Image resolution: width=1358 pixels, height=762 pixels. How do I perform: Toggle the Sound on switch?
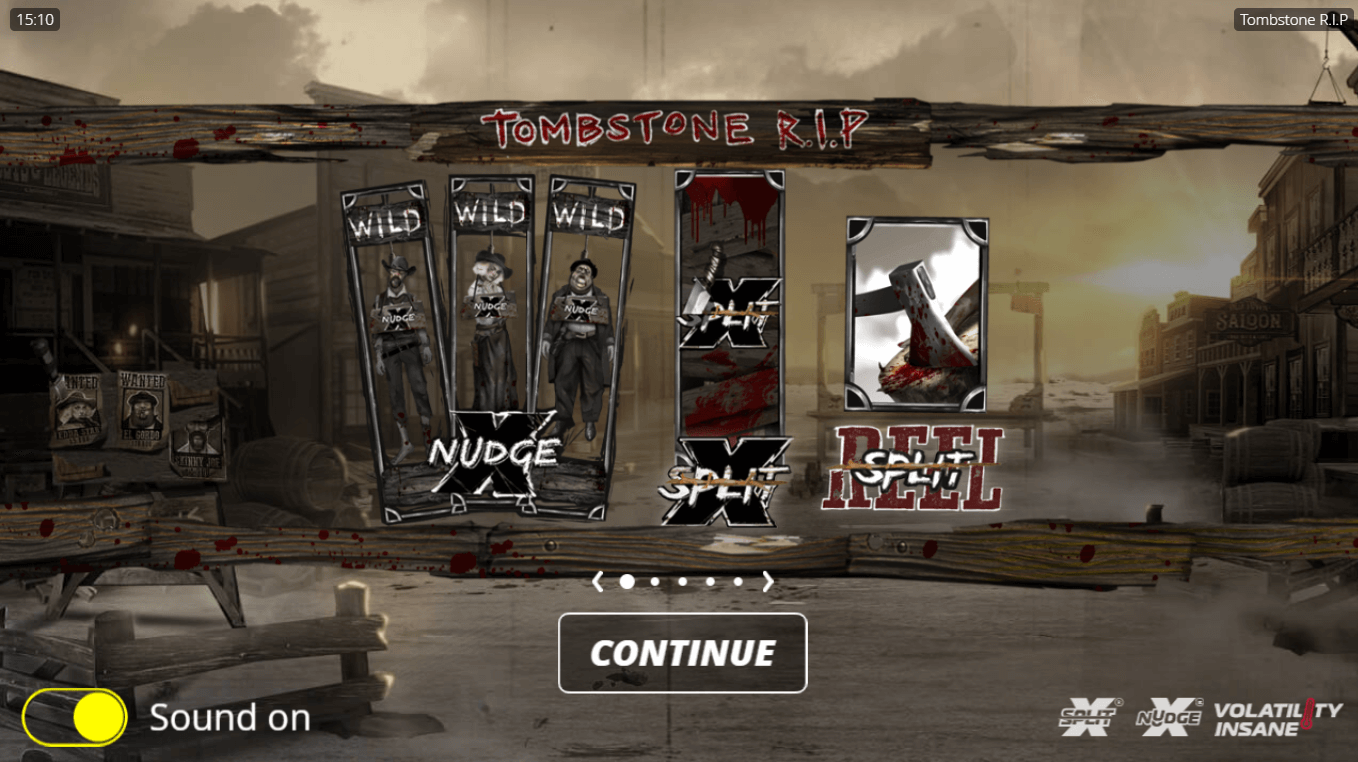coord(75,718)
